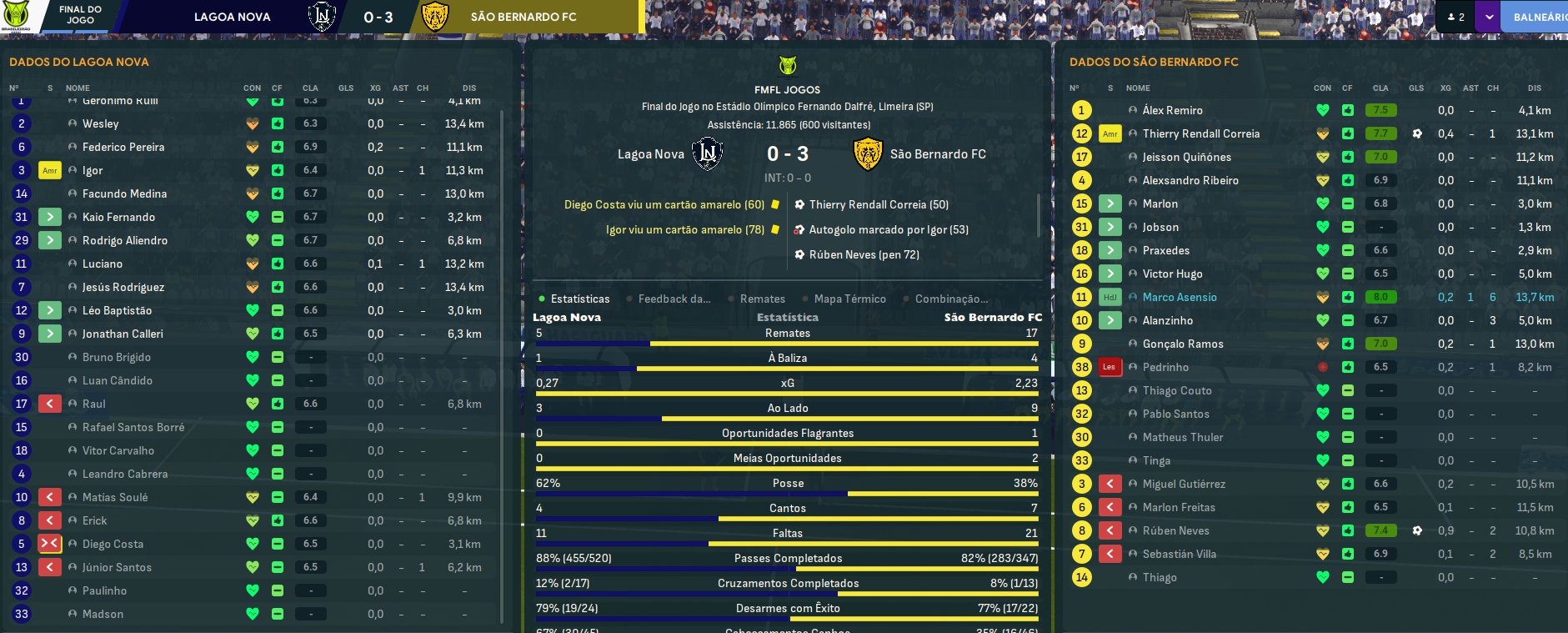Select Gonçalo Ramos from São Bernardo list
The height and width of the screenshot is (633, 1568).
[x=1182, y=344]
